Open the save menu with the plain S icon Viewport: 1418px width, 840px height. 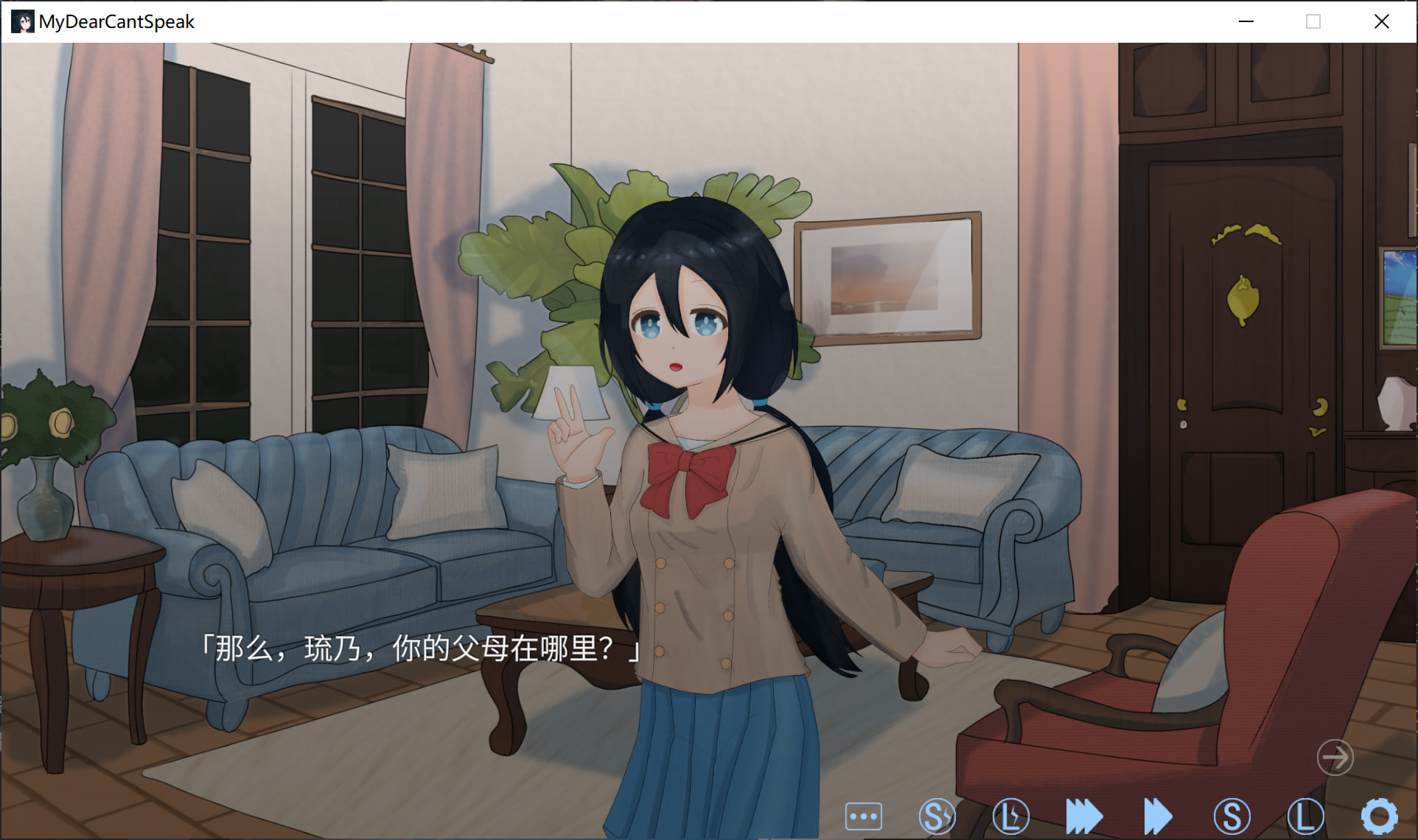(x=1232, y=816)
